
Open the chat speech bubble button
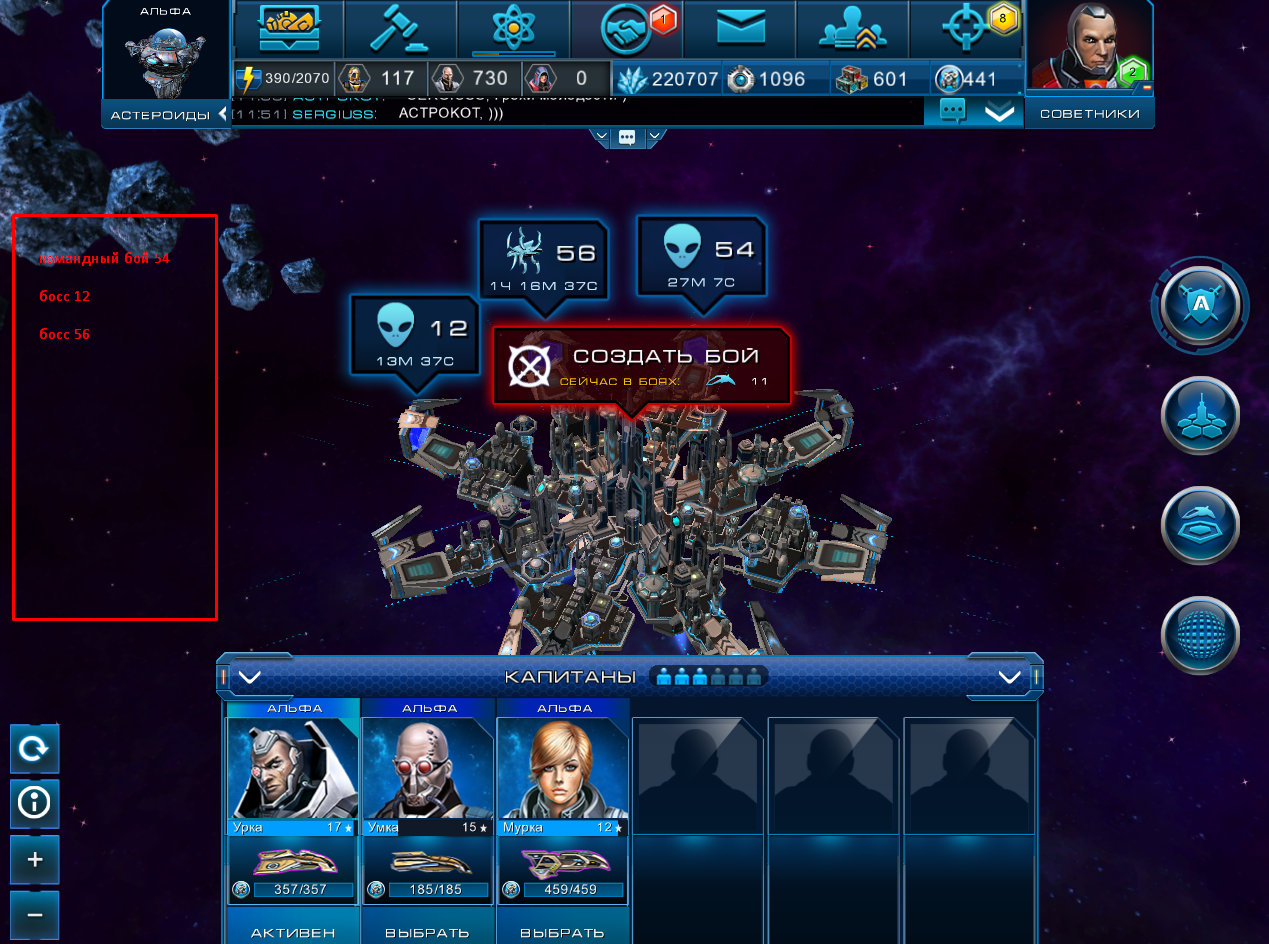point(952,112)
